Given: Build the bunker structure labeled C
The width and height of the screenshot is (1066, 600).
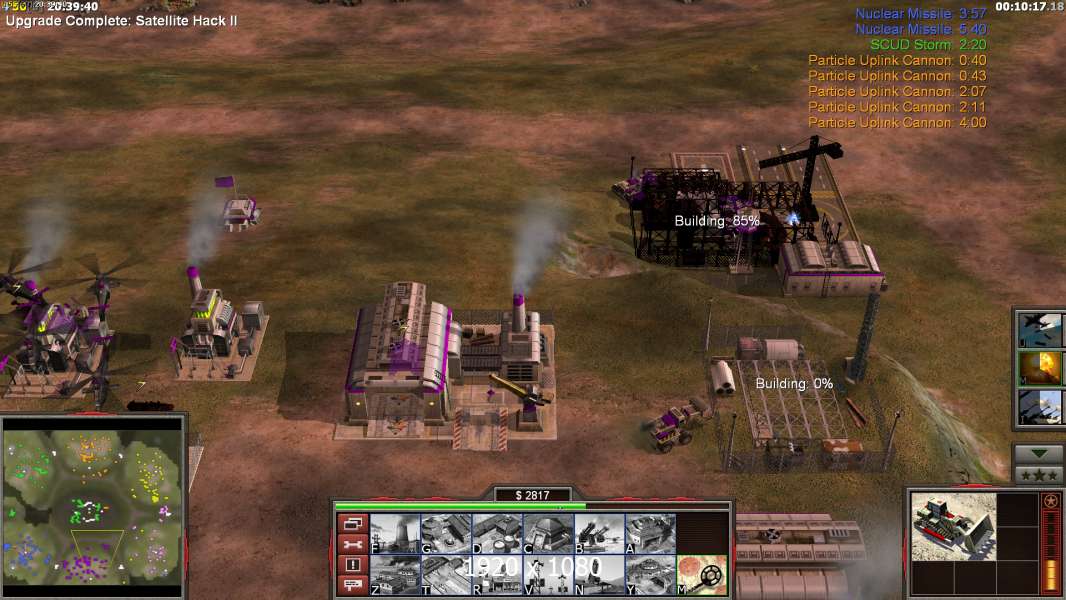Looking at the screenshot, I should [548, 534].
